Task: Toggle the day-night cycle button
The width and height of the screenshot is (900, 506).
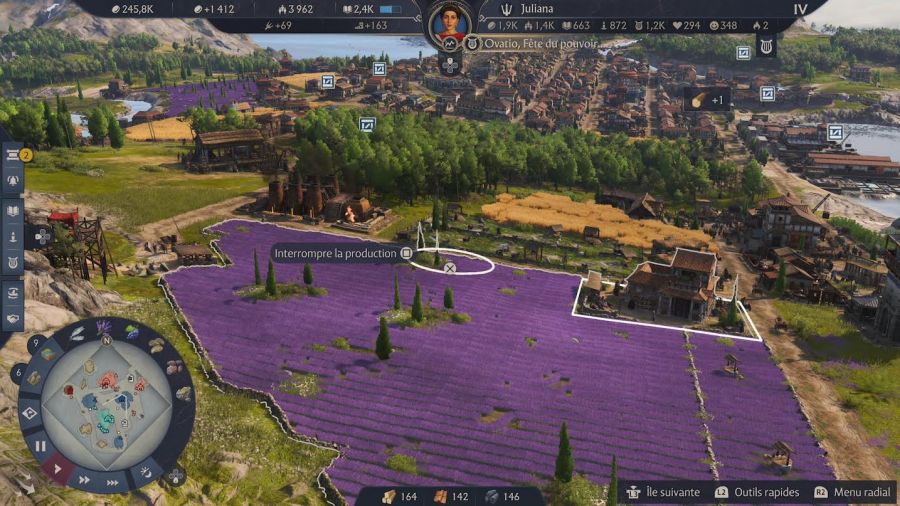Action: [x=146, y=469]
